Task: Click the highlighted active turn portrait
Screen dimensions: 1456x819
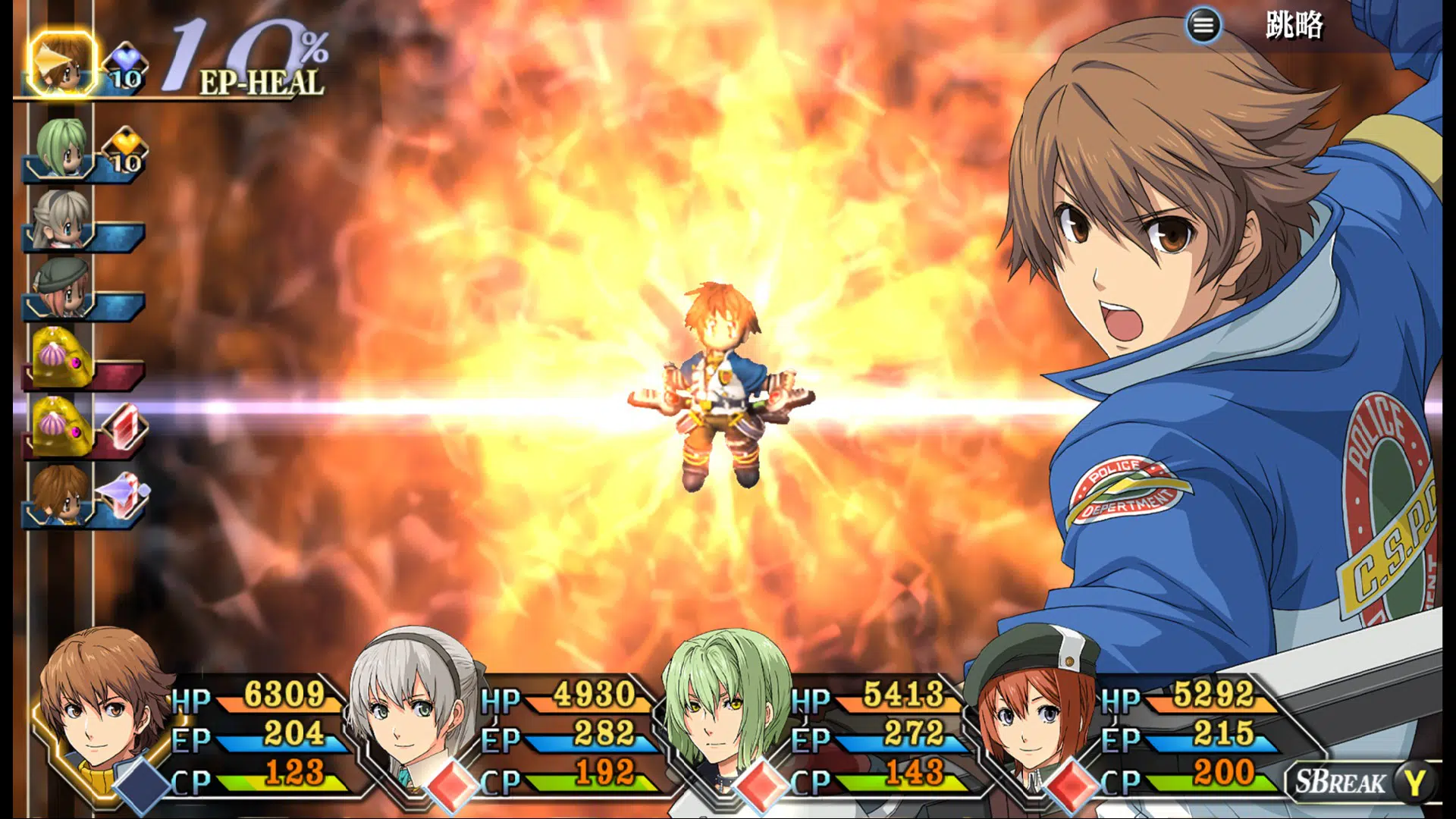Action: coord(62,64)
